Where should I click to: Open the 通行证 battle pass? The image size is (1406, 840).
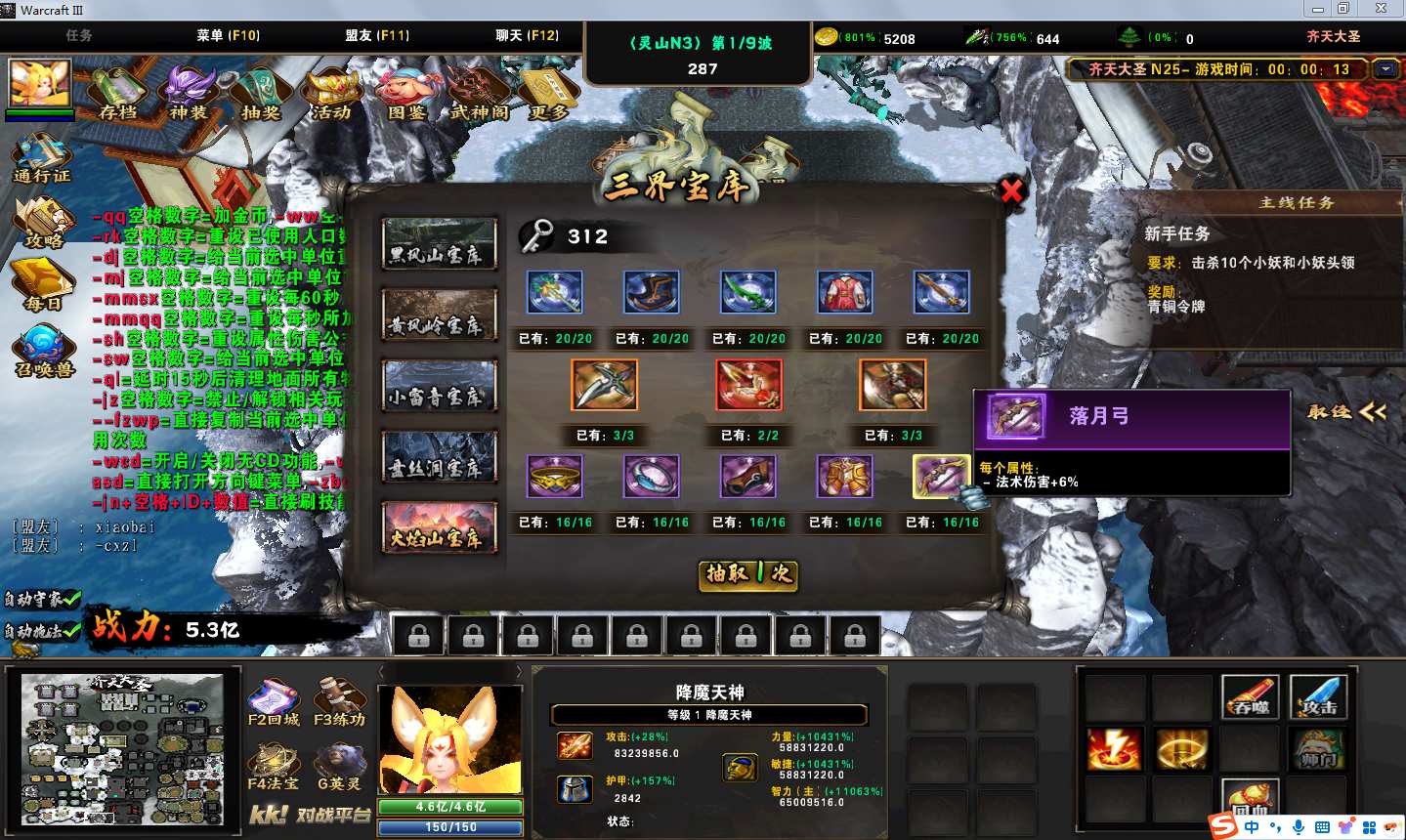(x=42, y=156)
